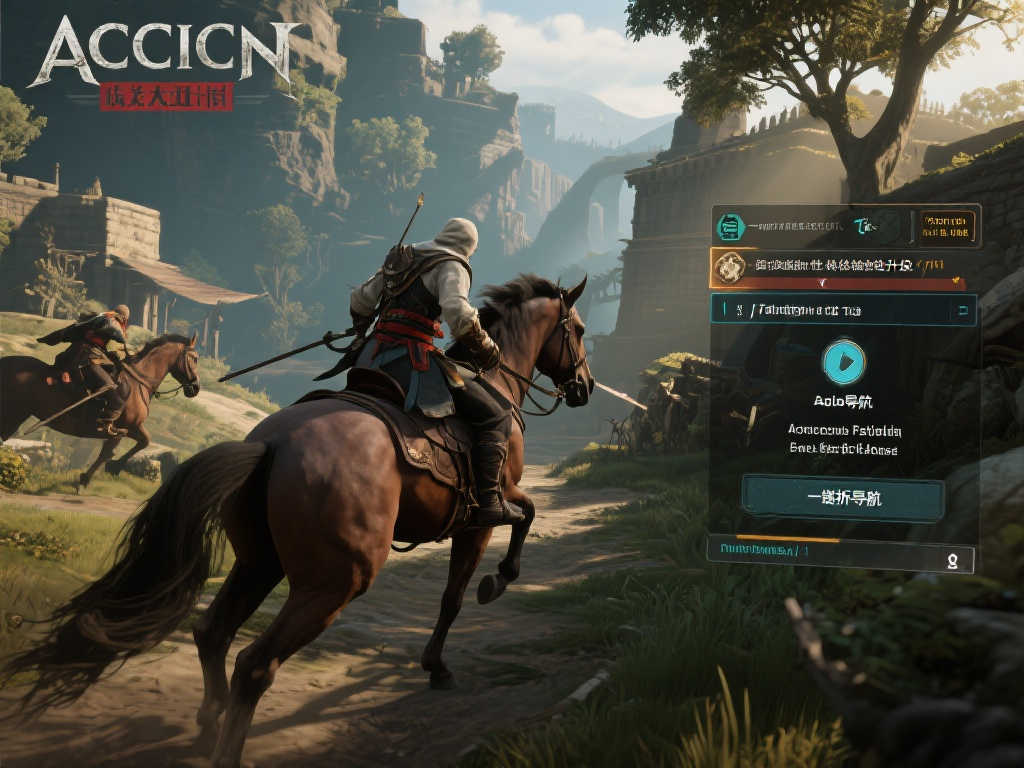Select the orange-bordered box in panel header
This screenshot has width=1024, height=768.
coord(947,226)
